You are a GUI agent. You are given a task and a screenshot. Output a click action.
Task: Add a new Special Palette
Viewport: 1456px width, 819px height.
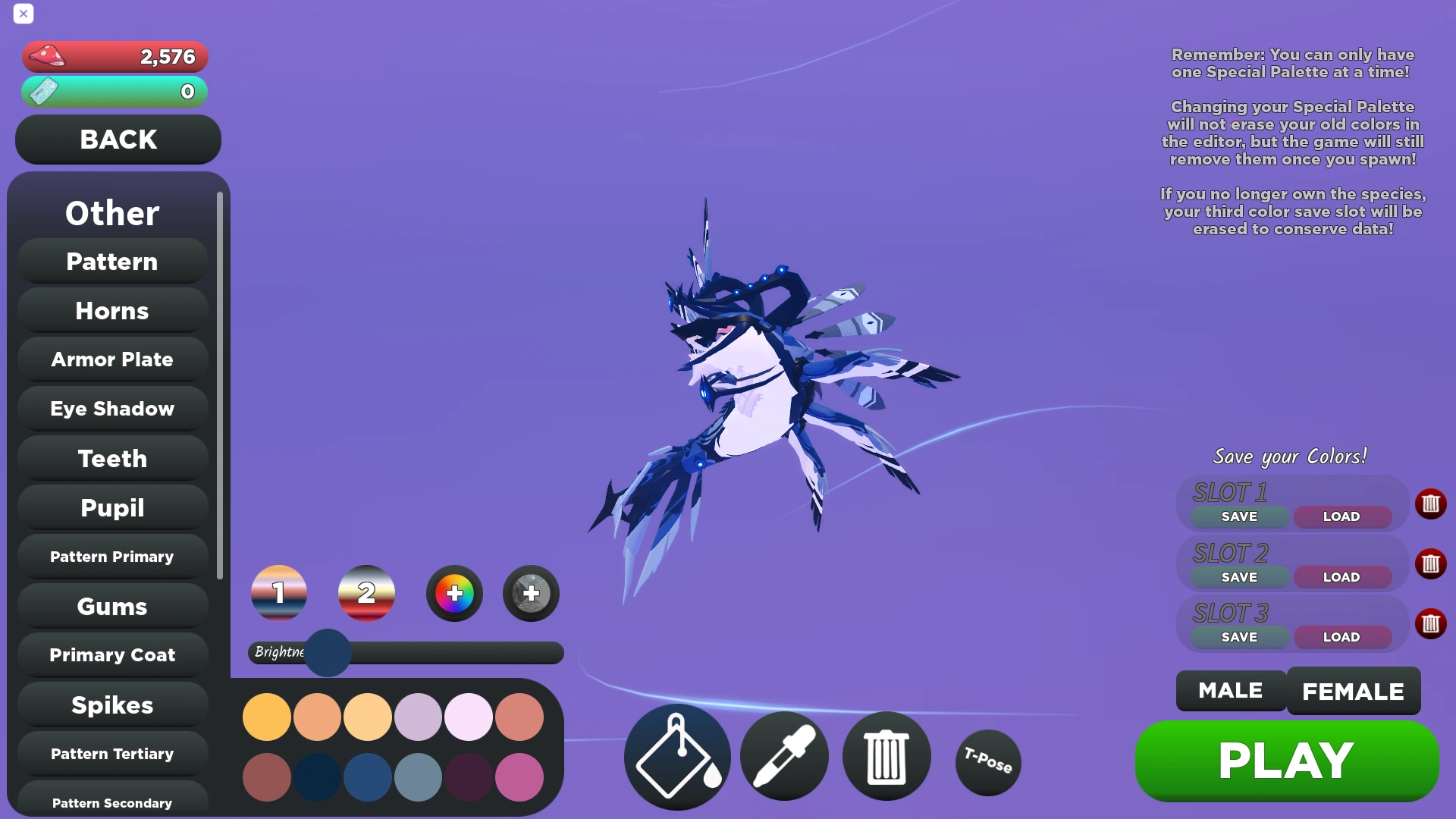click(530, 594)
